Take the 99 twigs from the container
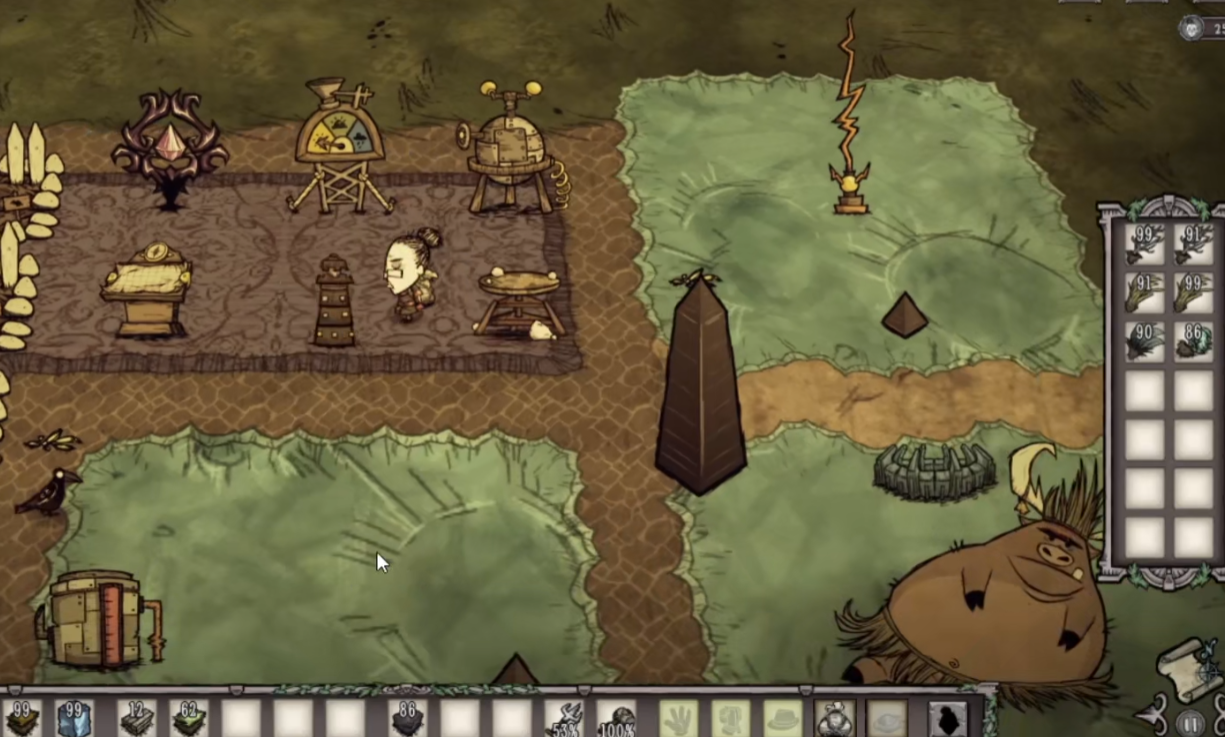1225x737 pixels. (1143, 244)
